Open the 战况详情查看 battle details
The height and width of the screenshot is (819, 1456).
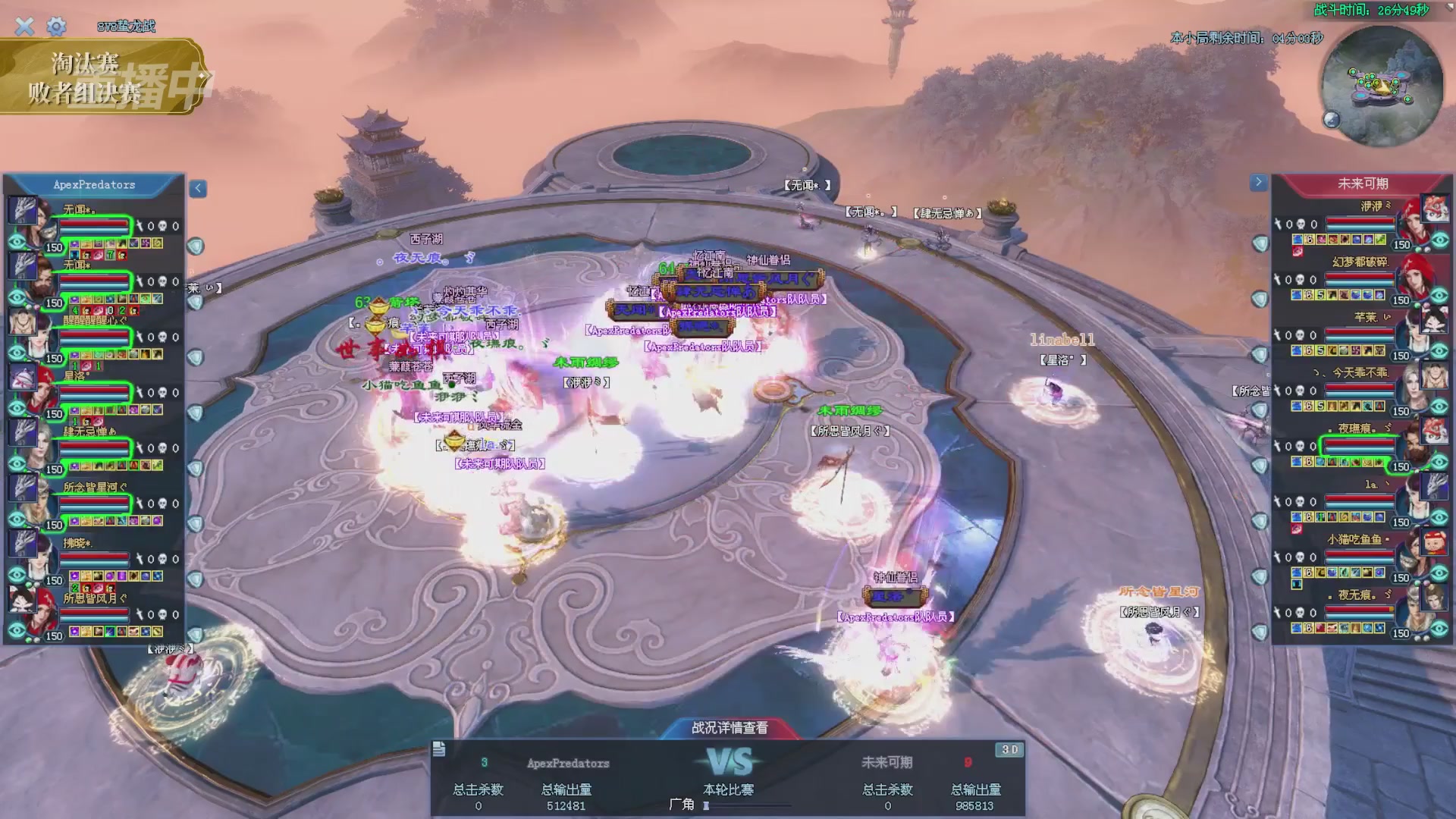coord(729,728)
